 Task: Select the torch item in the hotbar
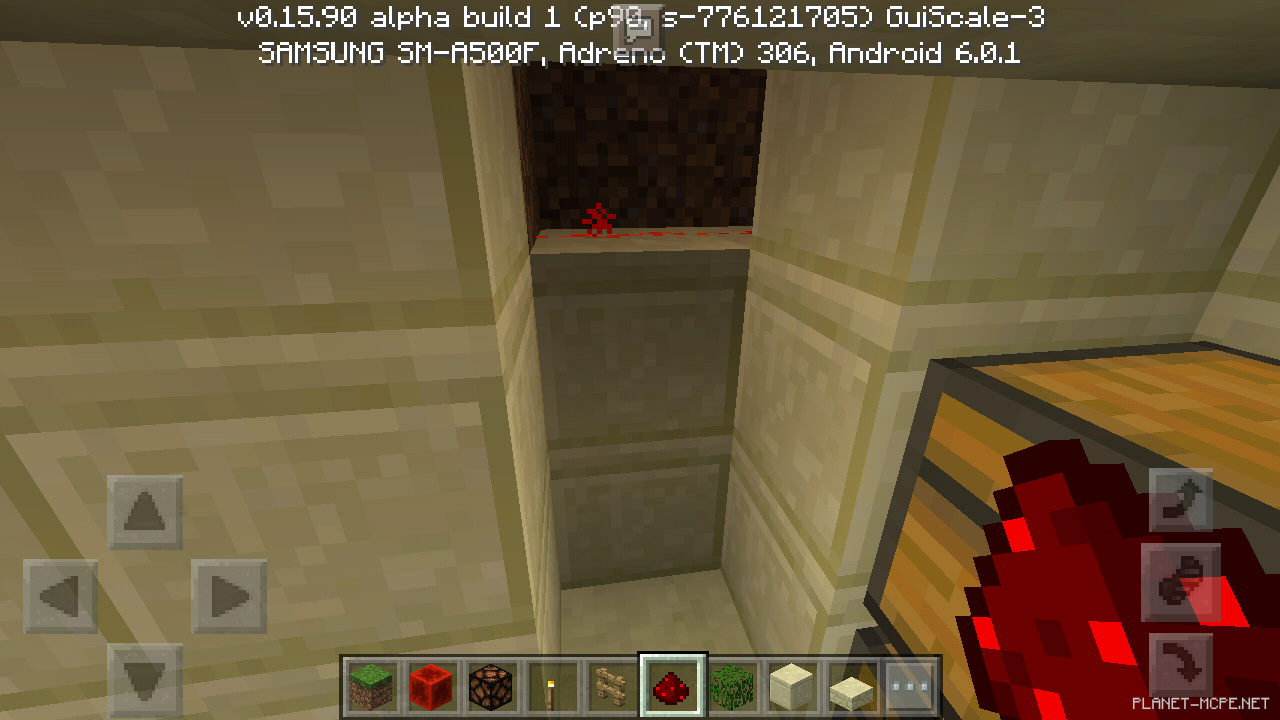[x=551, y=685]
